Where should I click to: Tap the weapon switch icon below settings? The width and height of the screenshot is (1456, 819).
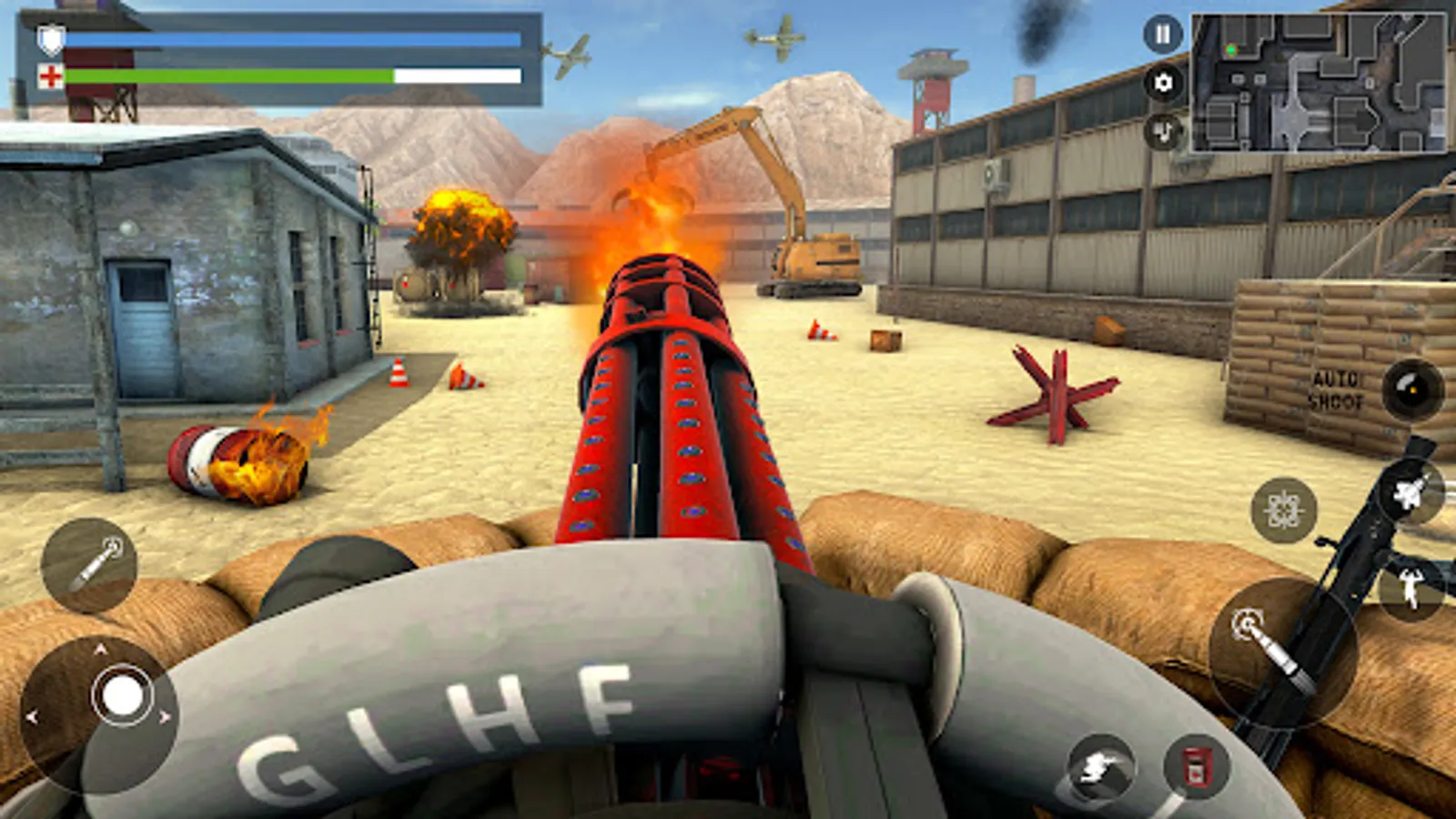coord(1161,132)
